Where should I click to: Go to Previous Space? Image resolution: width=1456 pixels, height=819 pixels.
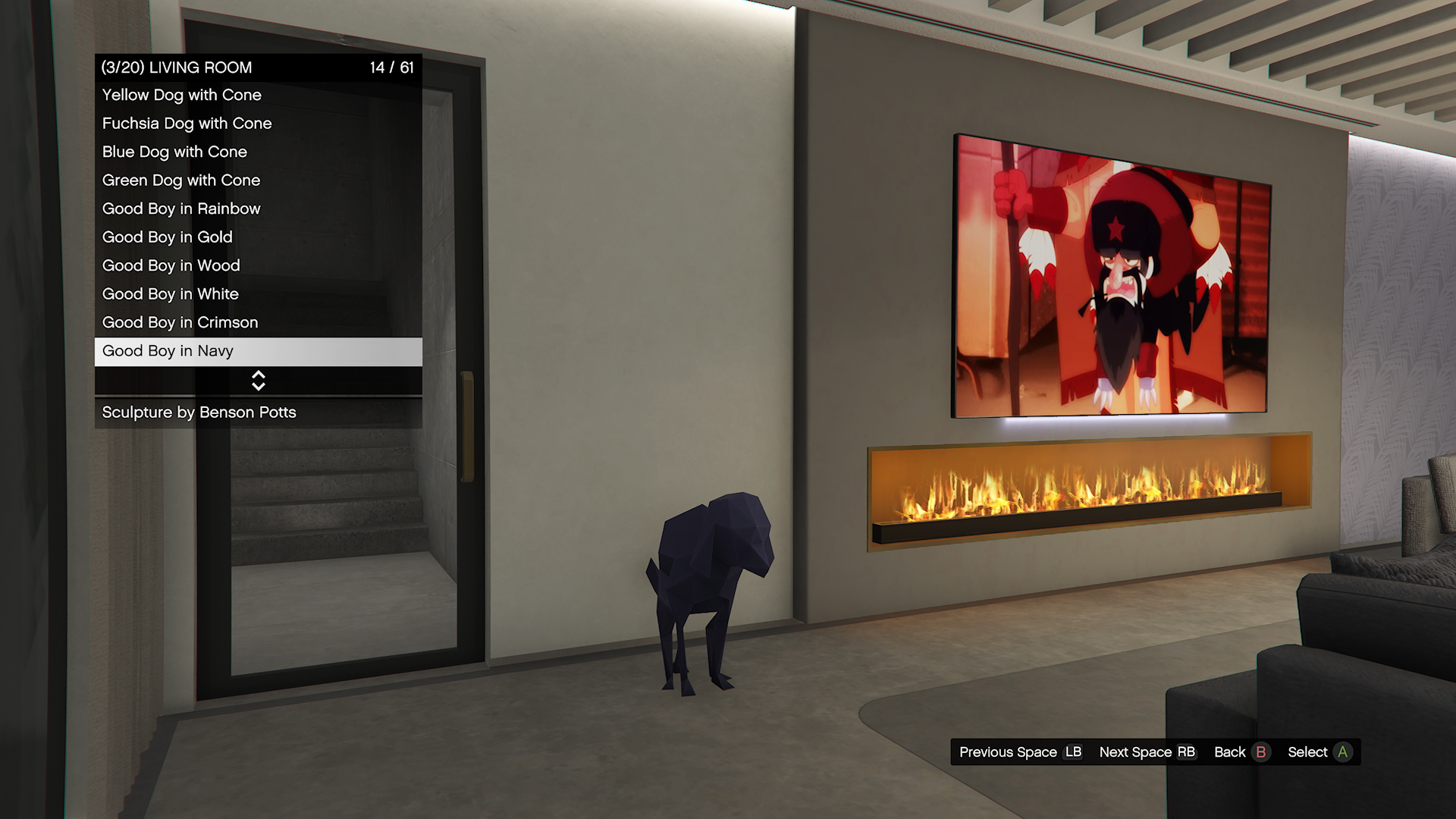pyautogui.click(x=1020, y=752)
